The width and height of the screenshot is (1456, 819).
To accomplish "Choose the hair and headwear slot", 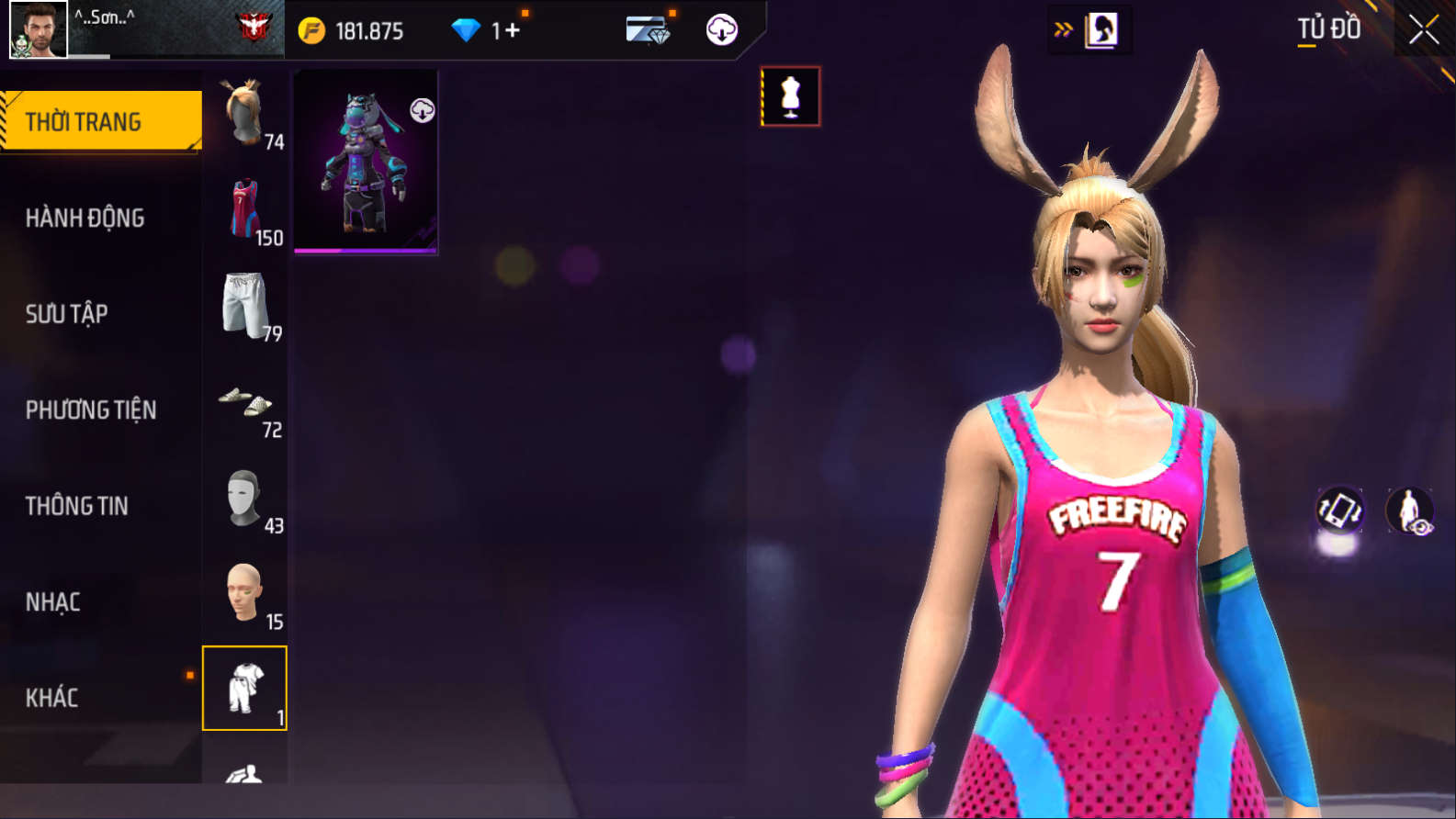I will (245, 114).
